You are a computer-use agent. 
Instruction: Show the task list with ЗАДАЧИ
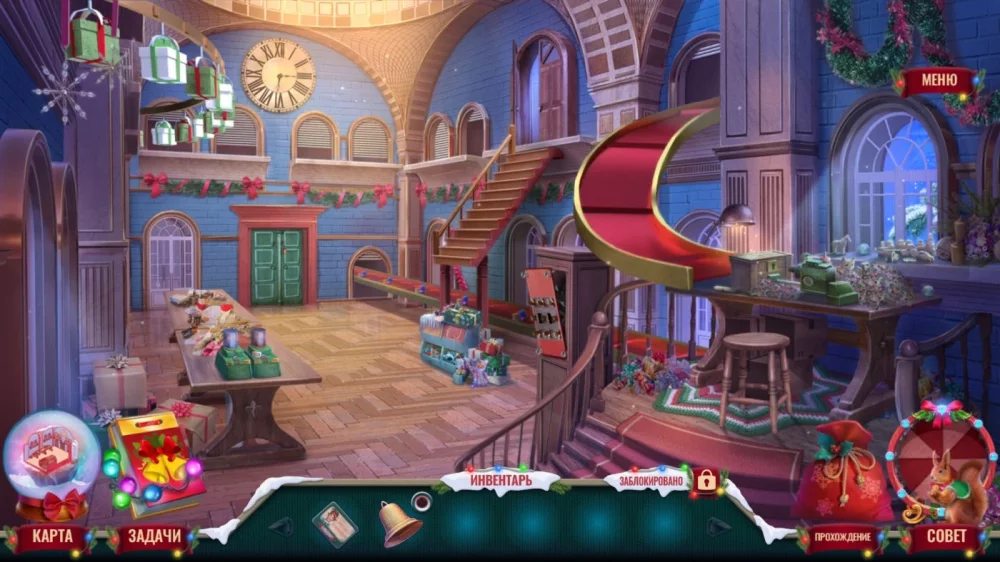154,537
